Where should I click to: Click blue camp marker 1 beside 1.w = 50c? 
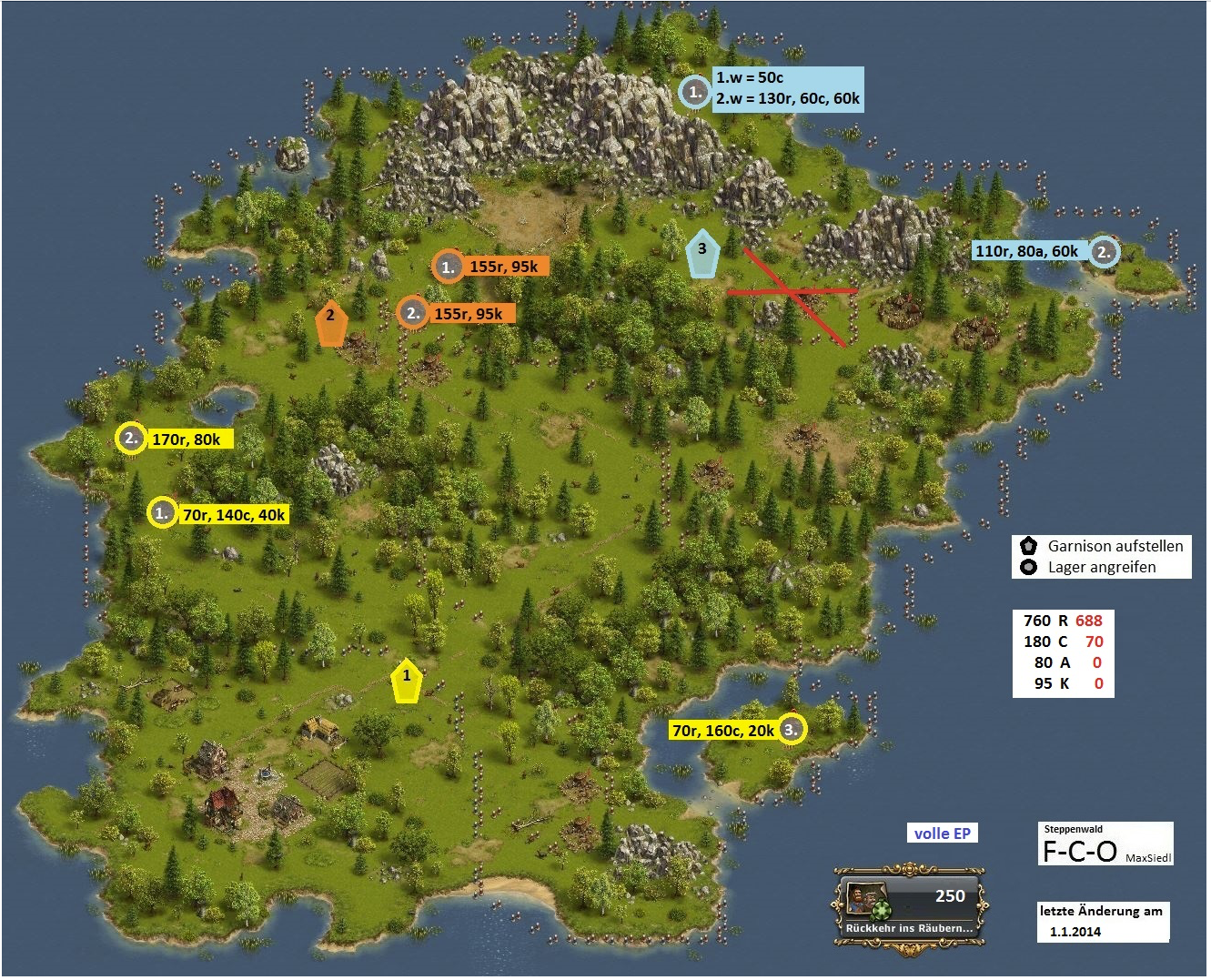tap(695, 92)
